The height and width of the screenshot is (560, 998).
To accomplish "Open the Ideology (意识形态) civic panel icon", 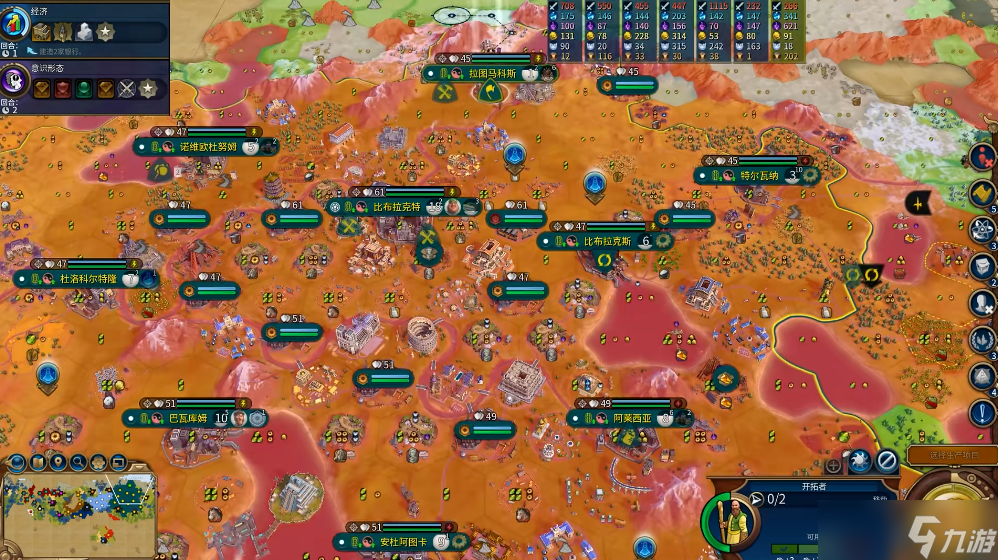I will pyautogui.click(x=16, y=82).
